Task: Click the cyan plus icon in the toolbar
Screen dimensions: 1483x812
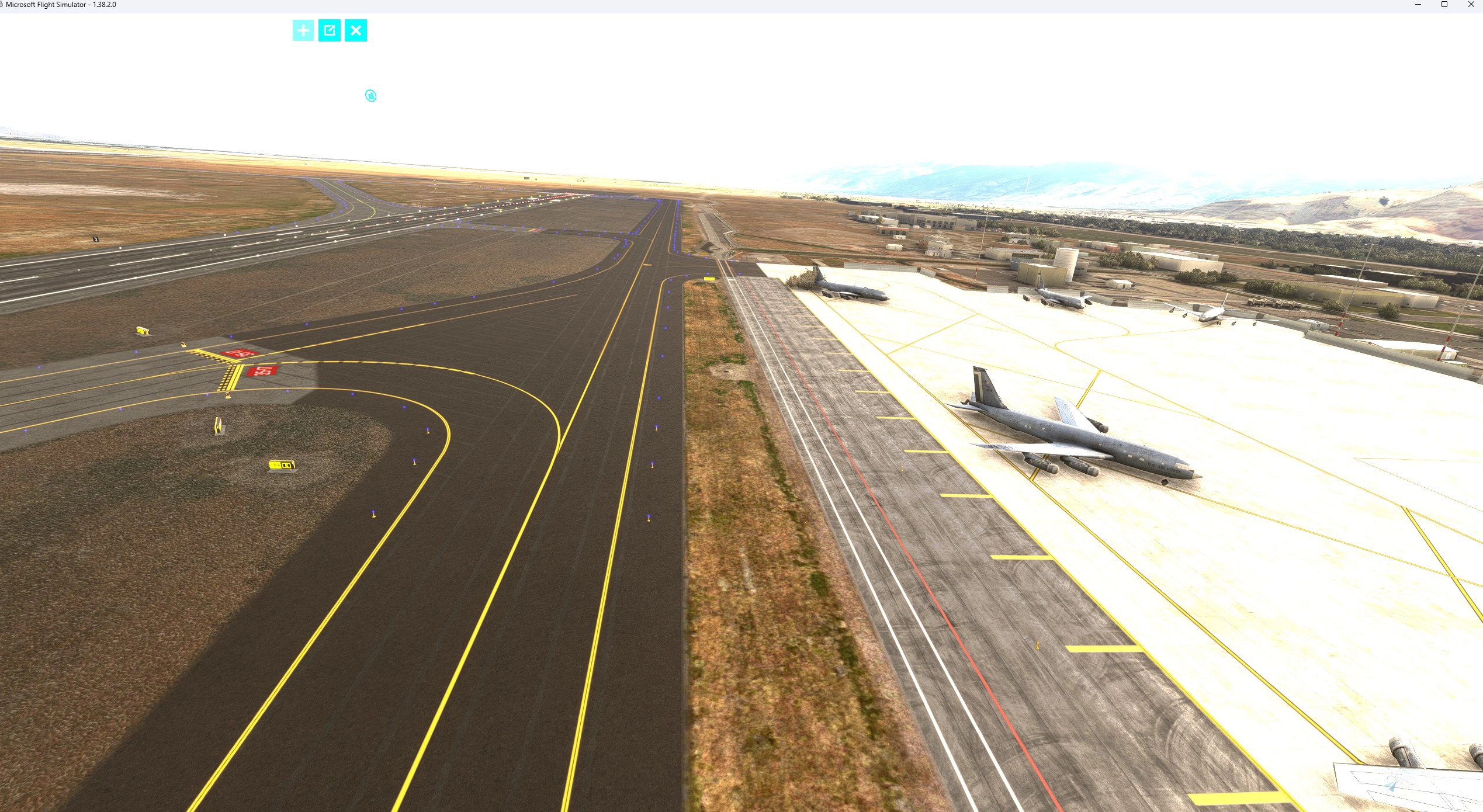Action: pyautogui.click(x=303, y=30)
